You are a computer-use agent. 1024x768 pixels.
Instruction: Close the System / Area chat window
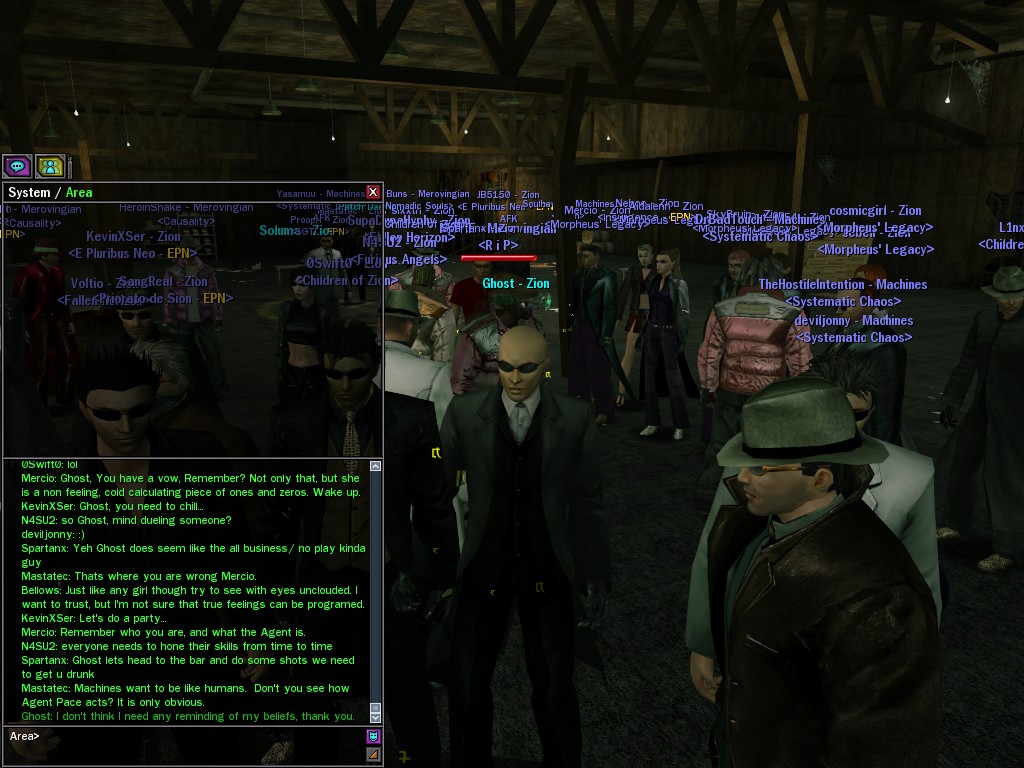(373, 192)
